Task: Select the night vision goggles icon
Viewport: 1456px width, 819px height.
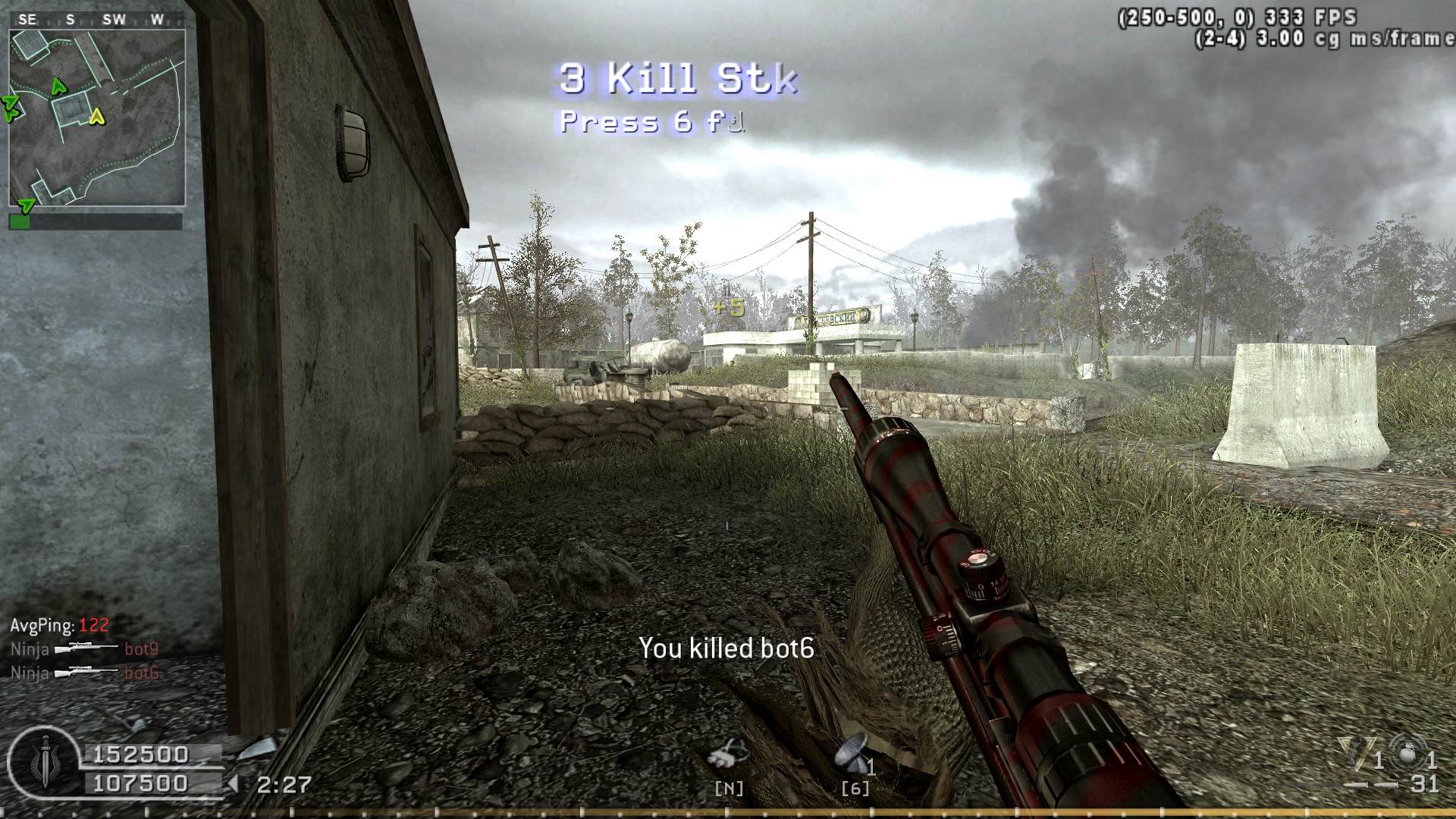Action: (728, 755)
